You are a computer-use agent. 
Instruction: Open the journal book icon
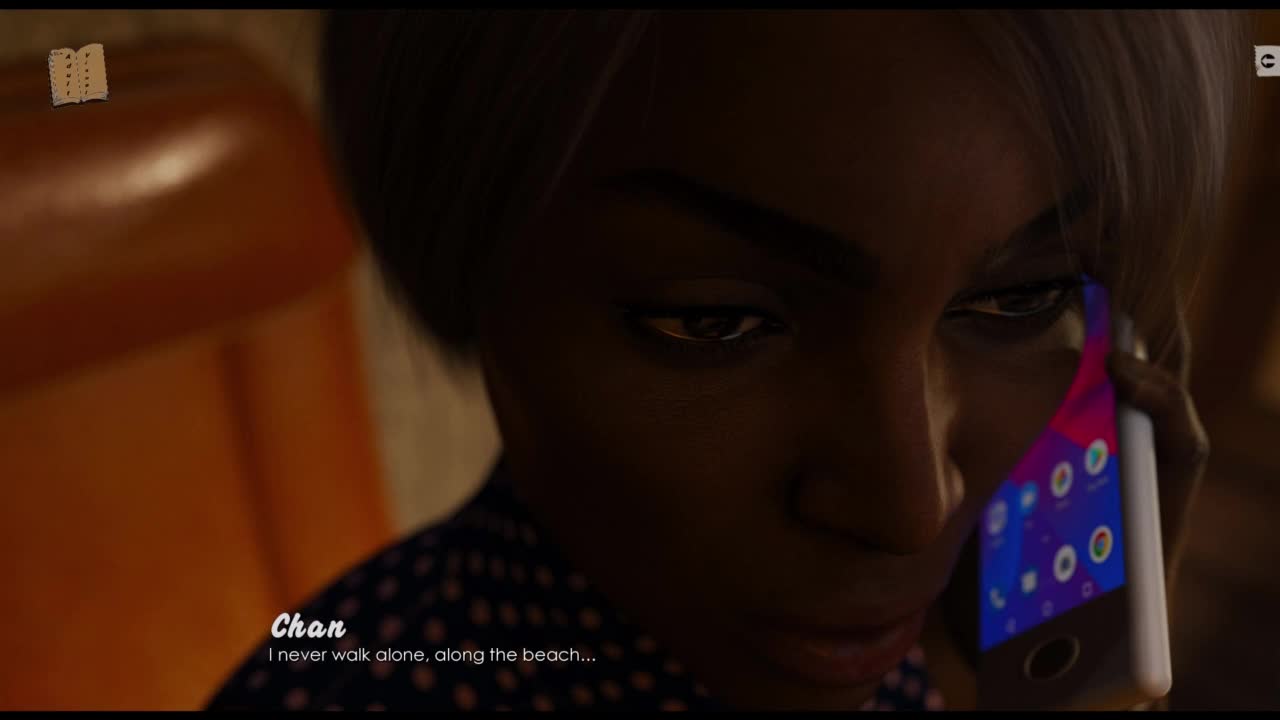point(78,74)
